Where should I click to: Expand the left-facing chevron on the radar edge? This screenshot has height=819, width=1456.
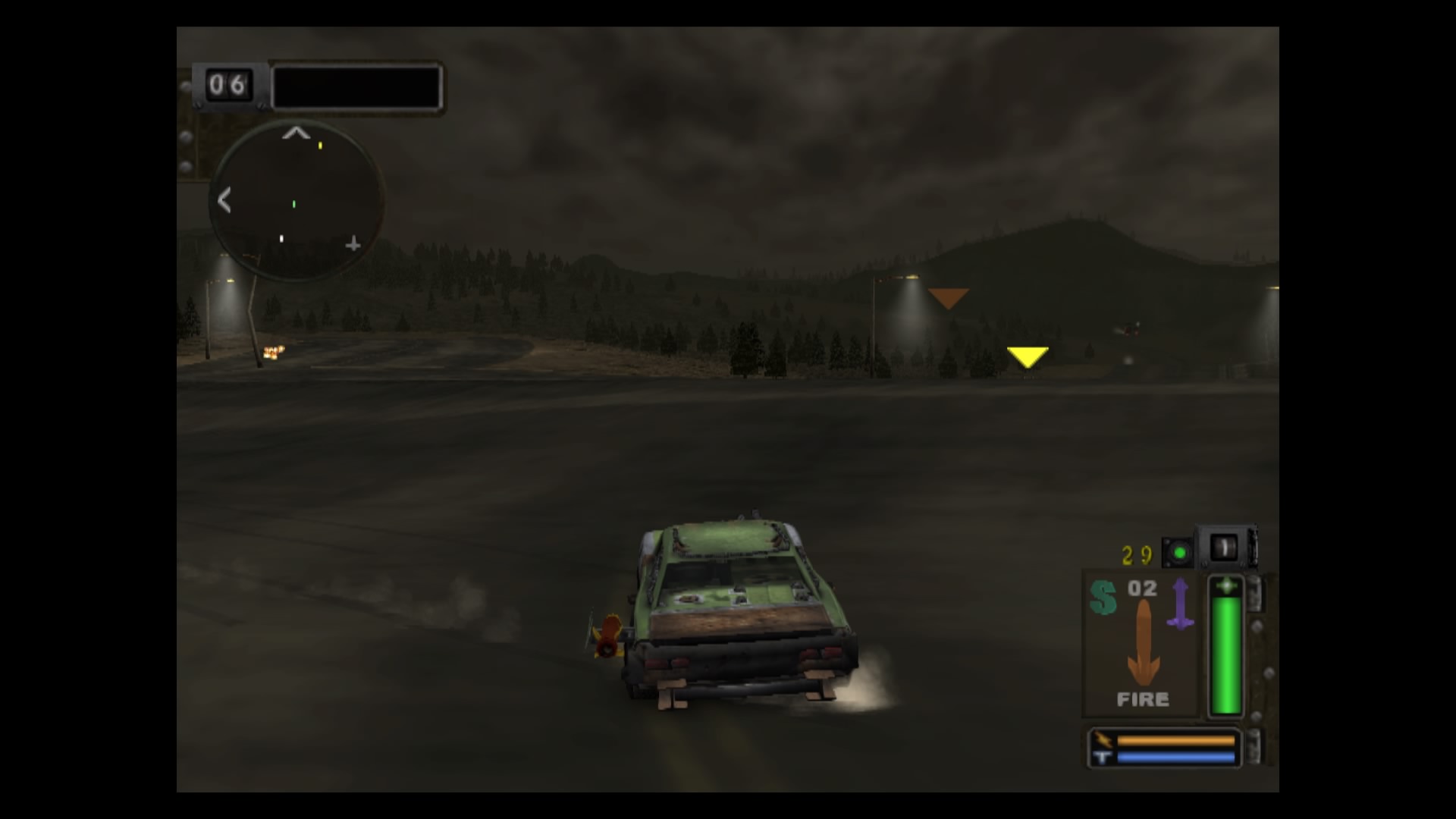(x=225, y=202)
